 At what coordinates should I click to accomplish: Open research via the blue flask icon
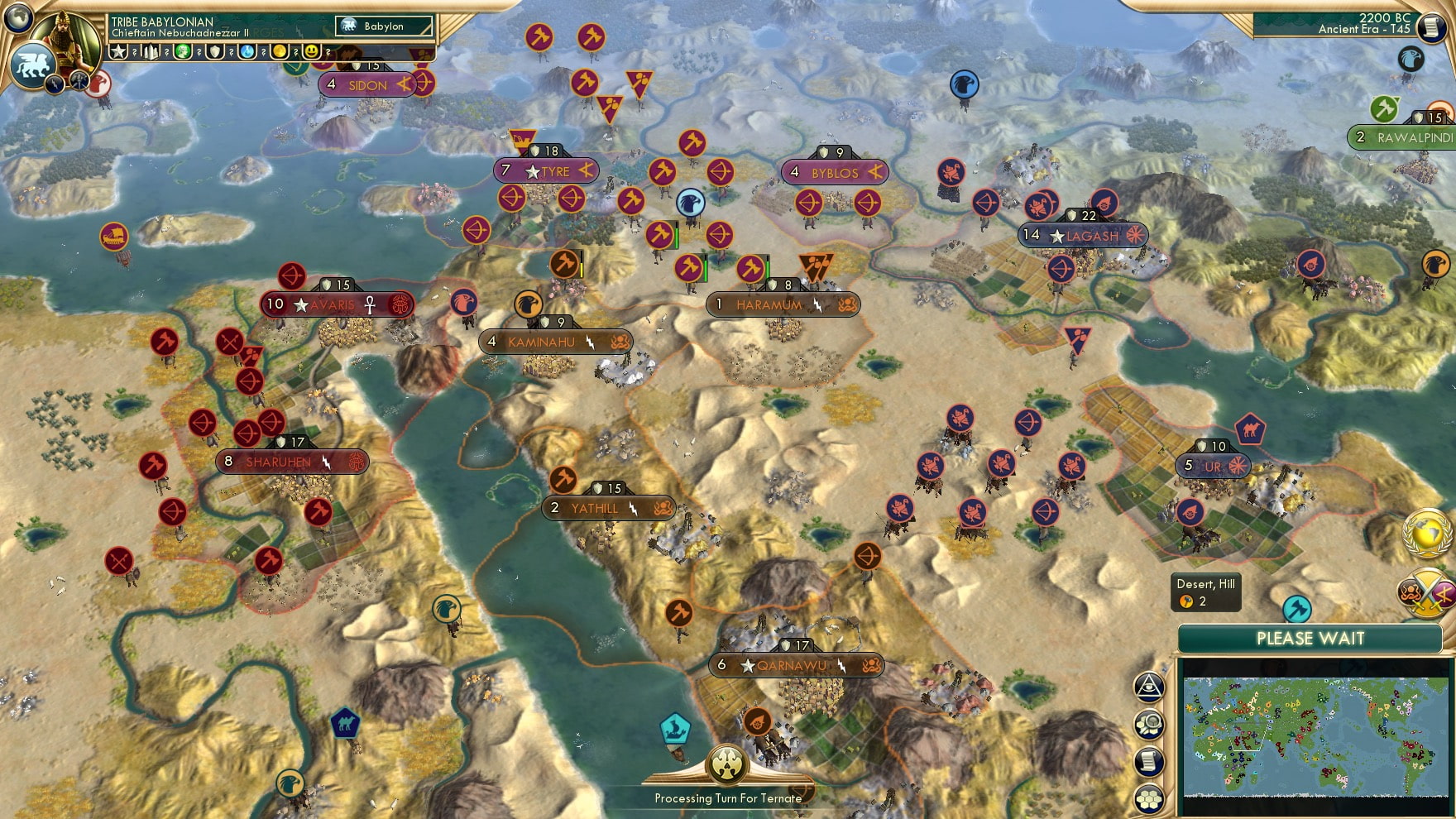click(x=245, y=52)
